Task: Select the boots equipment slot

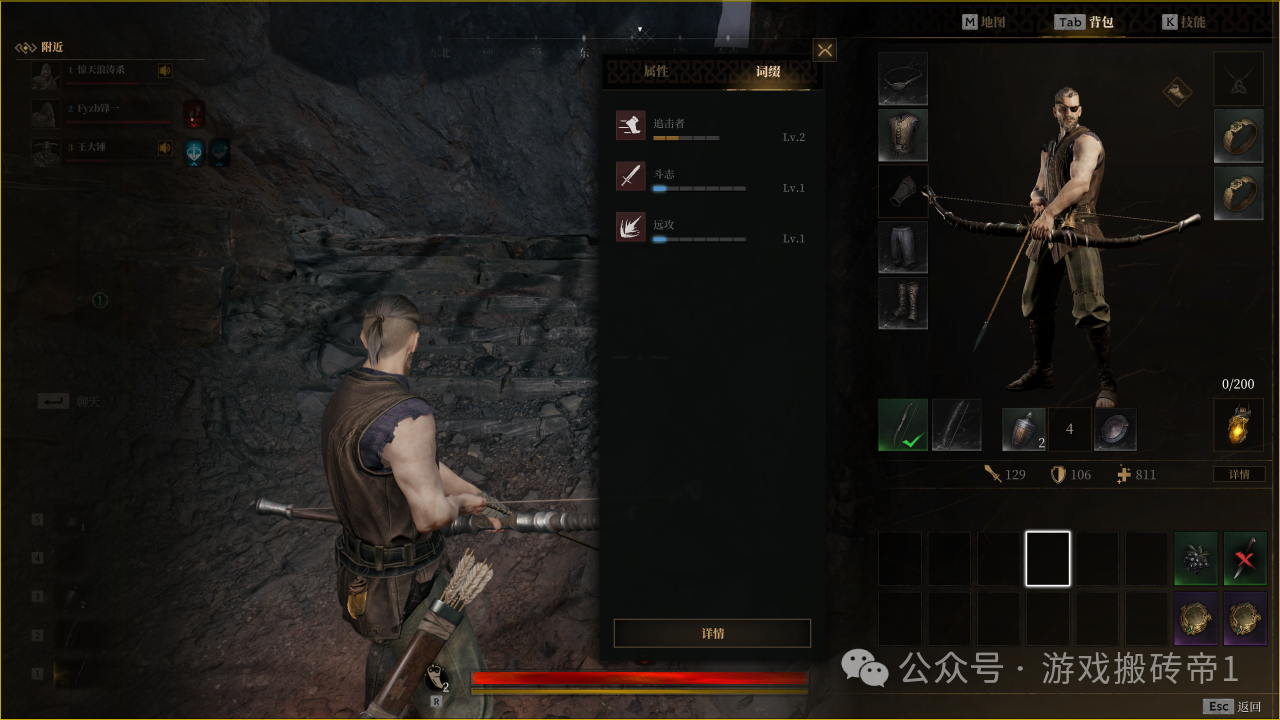Action: [903, 304]
